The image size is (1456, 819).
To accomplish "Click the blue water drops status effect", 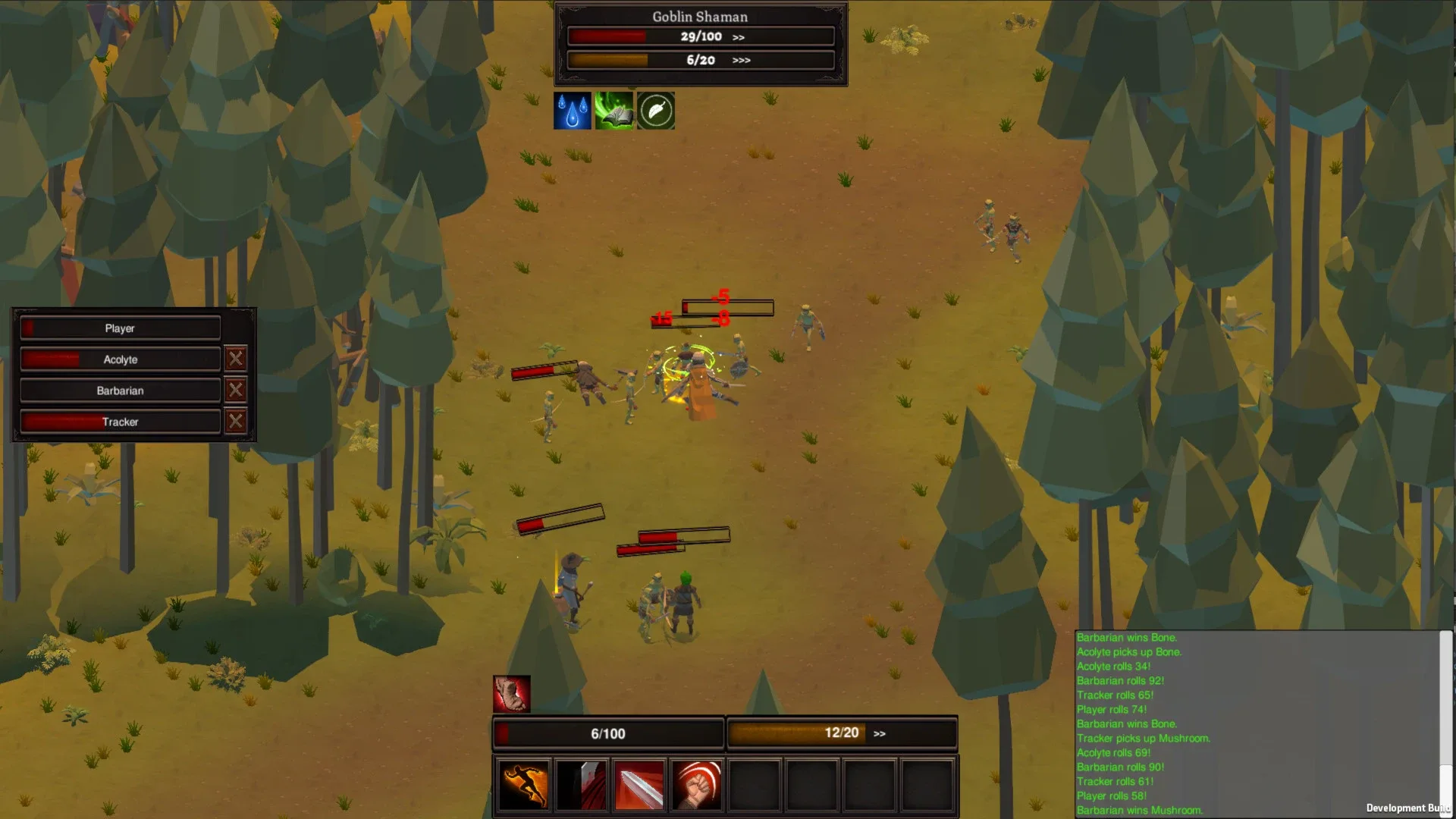I will point(573,111).
